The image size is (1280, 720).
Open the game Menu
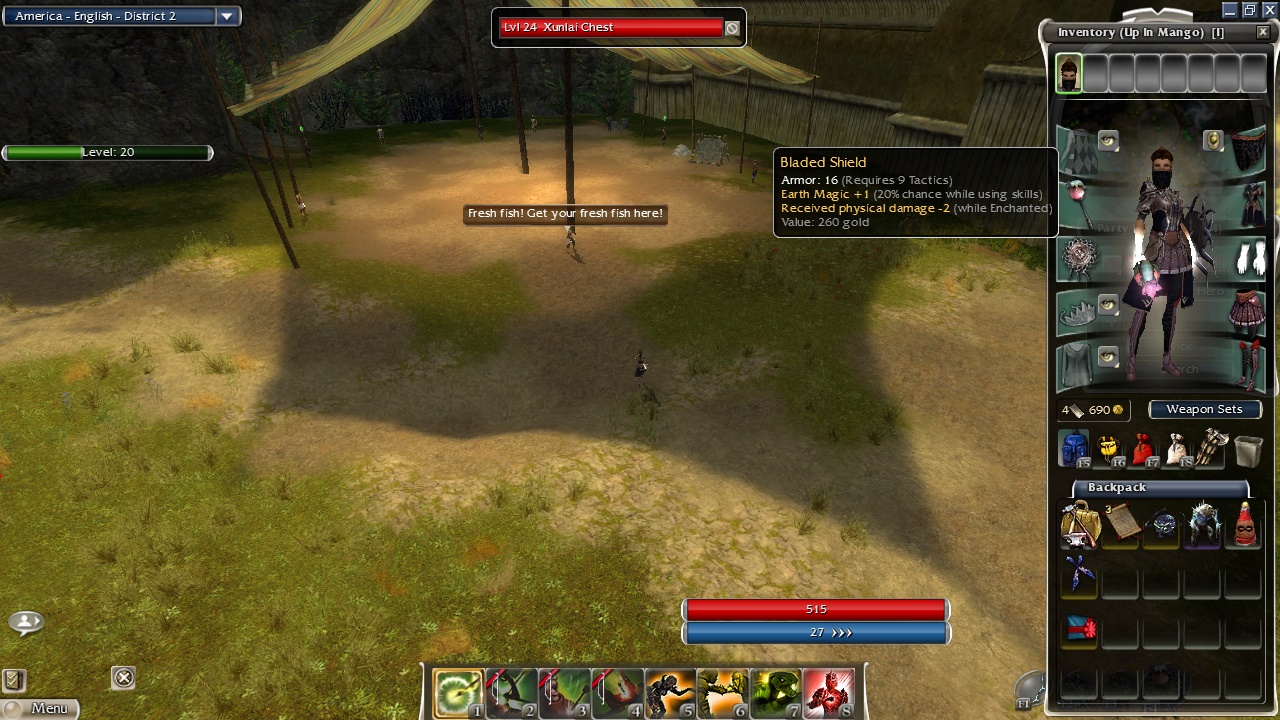[x=40, y=708]
